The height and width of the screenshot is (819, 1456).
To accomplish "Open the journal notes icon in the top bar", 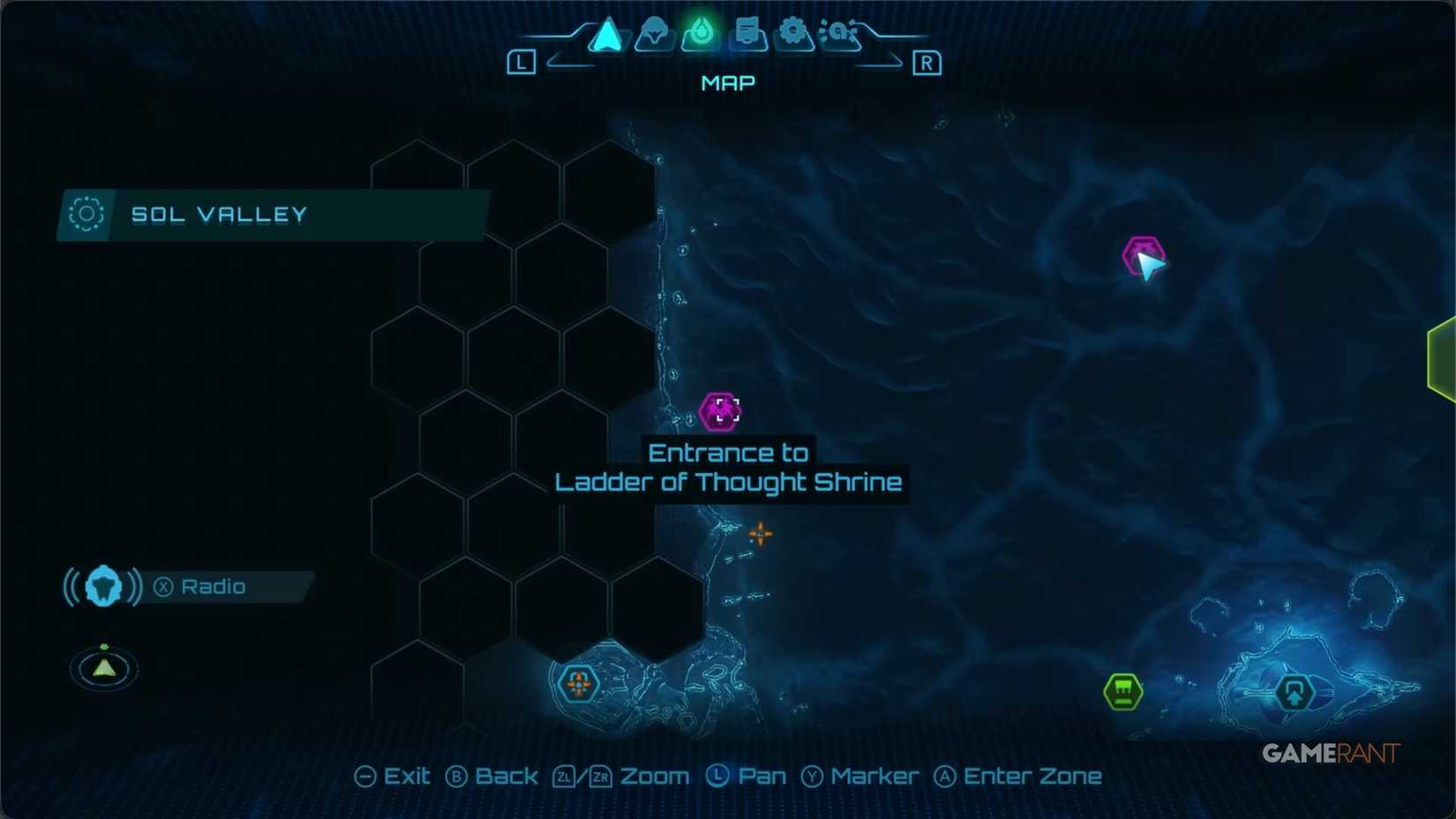I will [x=748, y=34].
